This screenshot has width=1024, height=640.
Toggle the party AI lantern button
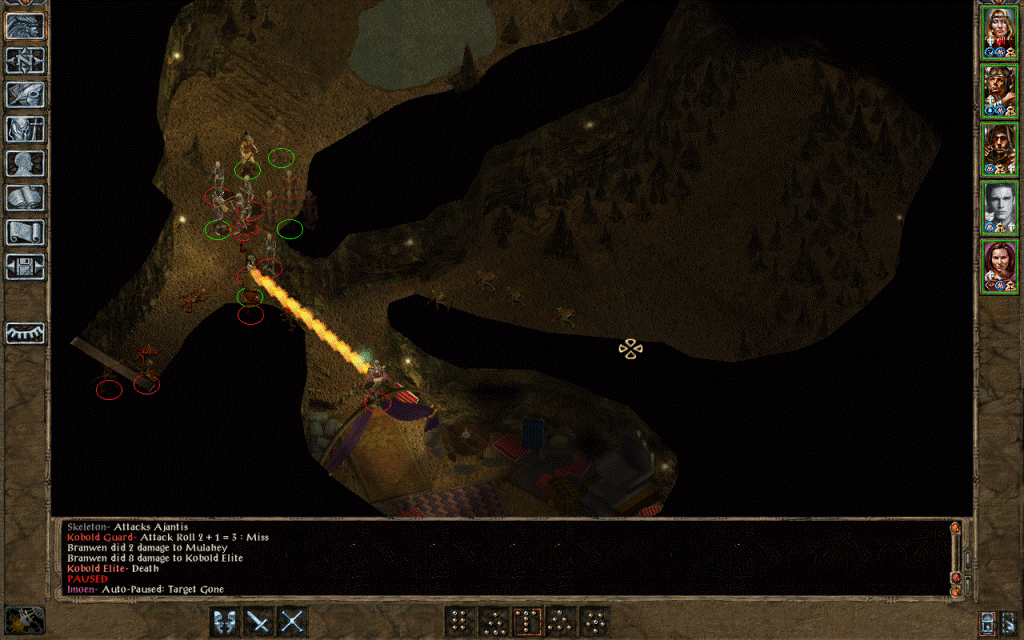pyautogui.click(x=988, y=621)
